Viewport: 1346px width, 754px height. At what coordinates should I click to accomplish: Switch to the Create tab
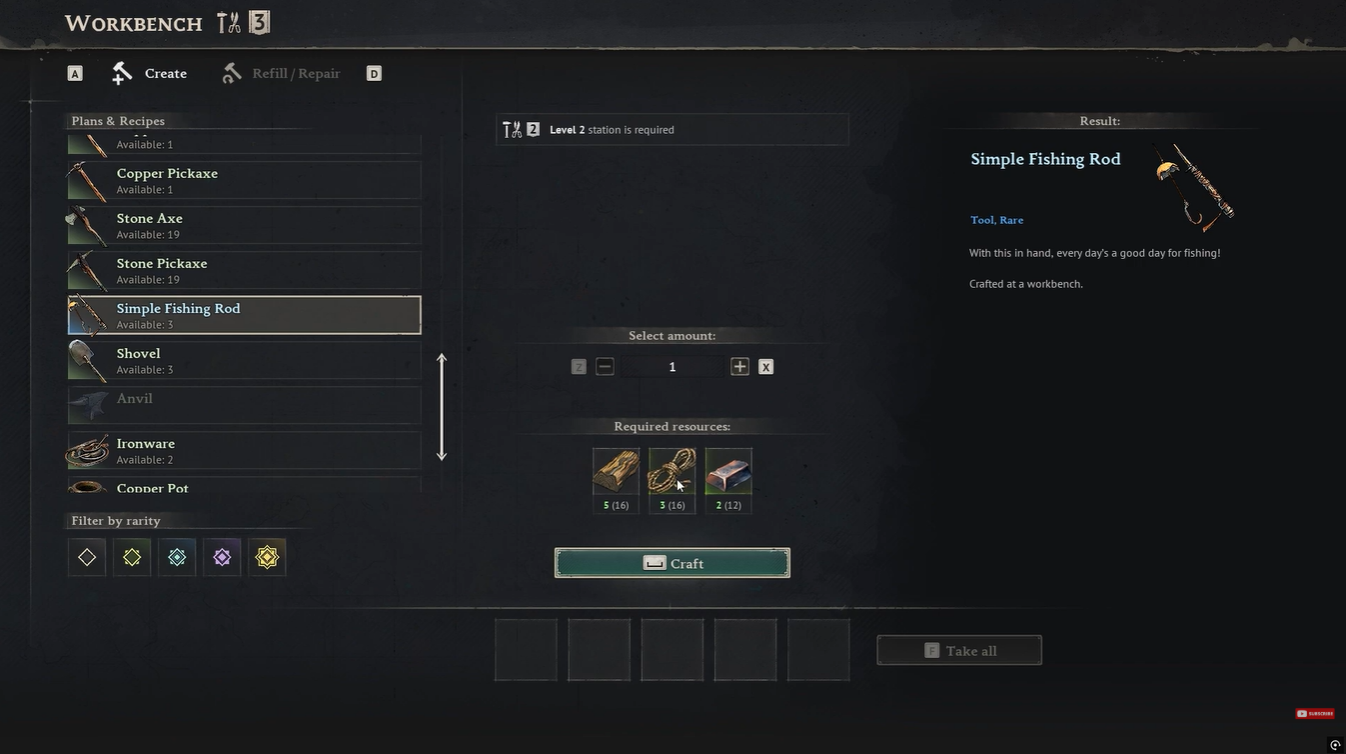(151, 73)
